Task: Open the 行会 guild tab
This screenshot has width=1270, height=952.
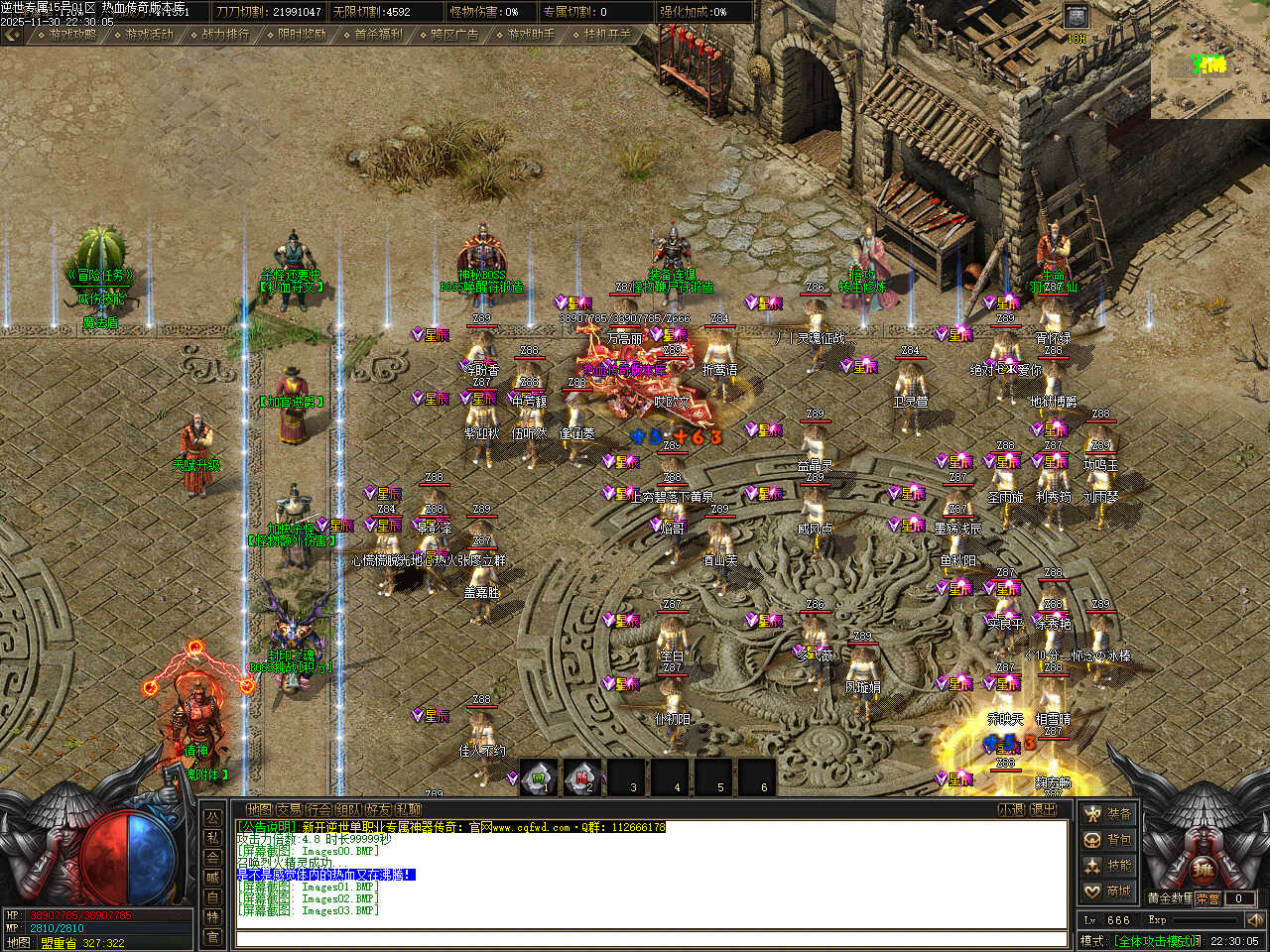Action: [318, 810]
